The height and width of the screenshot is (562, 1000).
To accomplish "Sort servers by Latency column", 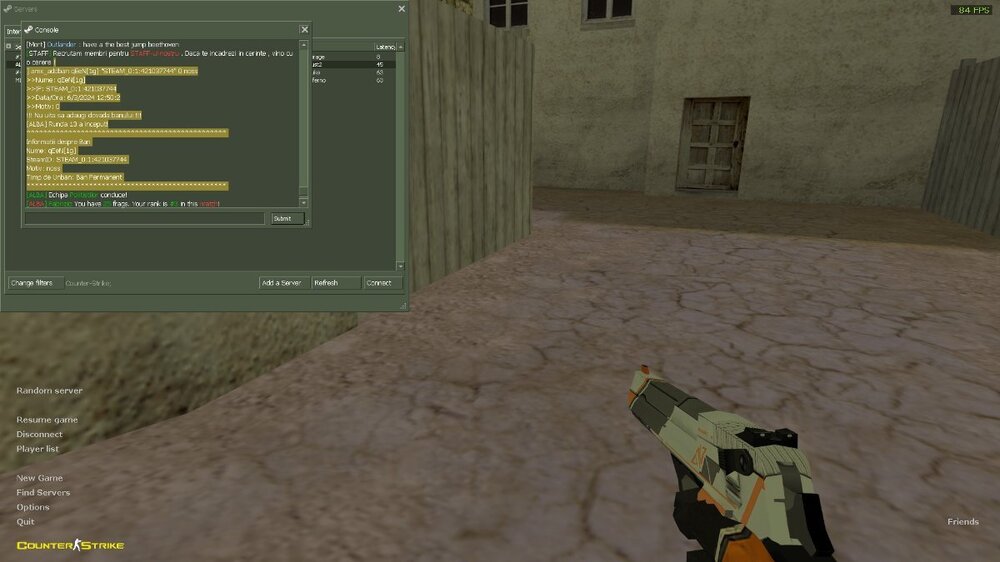I will pyautogui.click(x=385, y=47).
